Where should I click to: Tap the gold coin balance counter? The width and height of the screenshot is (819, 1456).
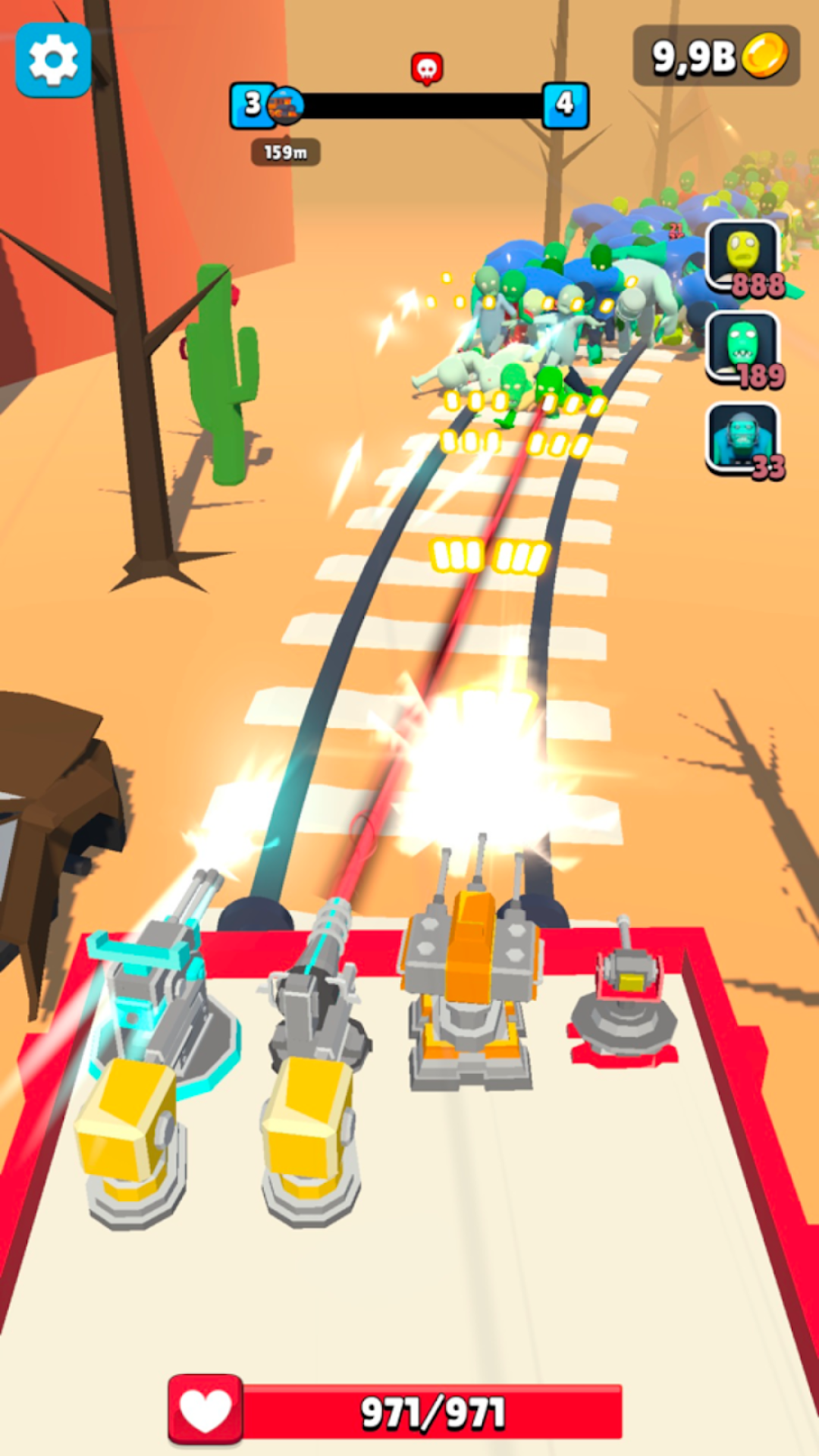coord(717,55)
